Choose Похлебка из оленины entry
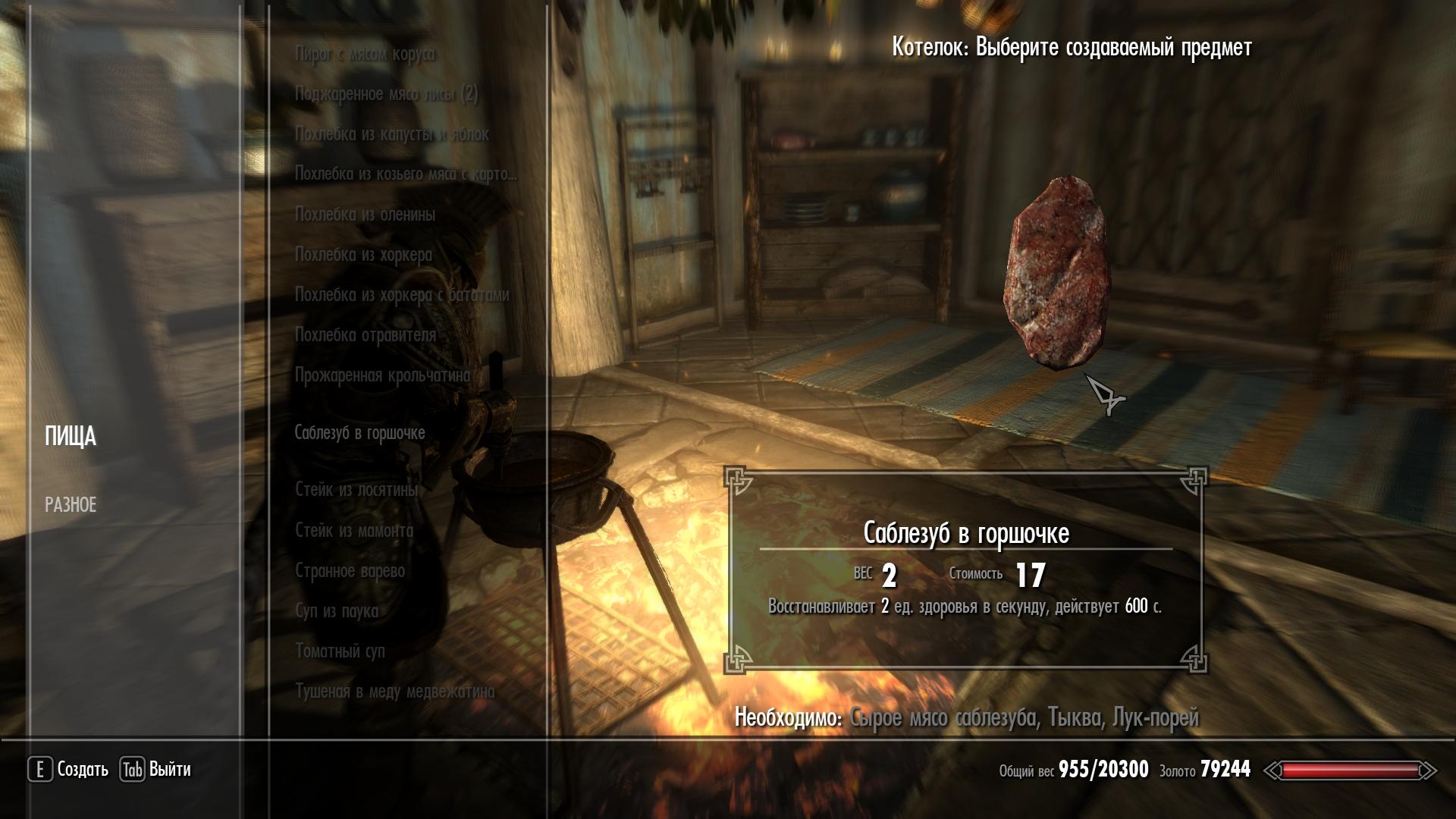The height and width of the screenshot is (819, 1456). pos(365,215)
